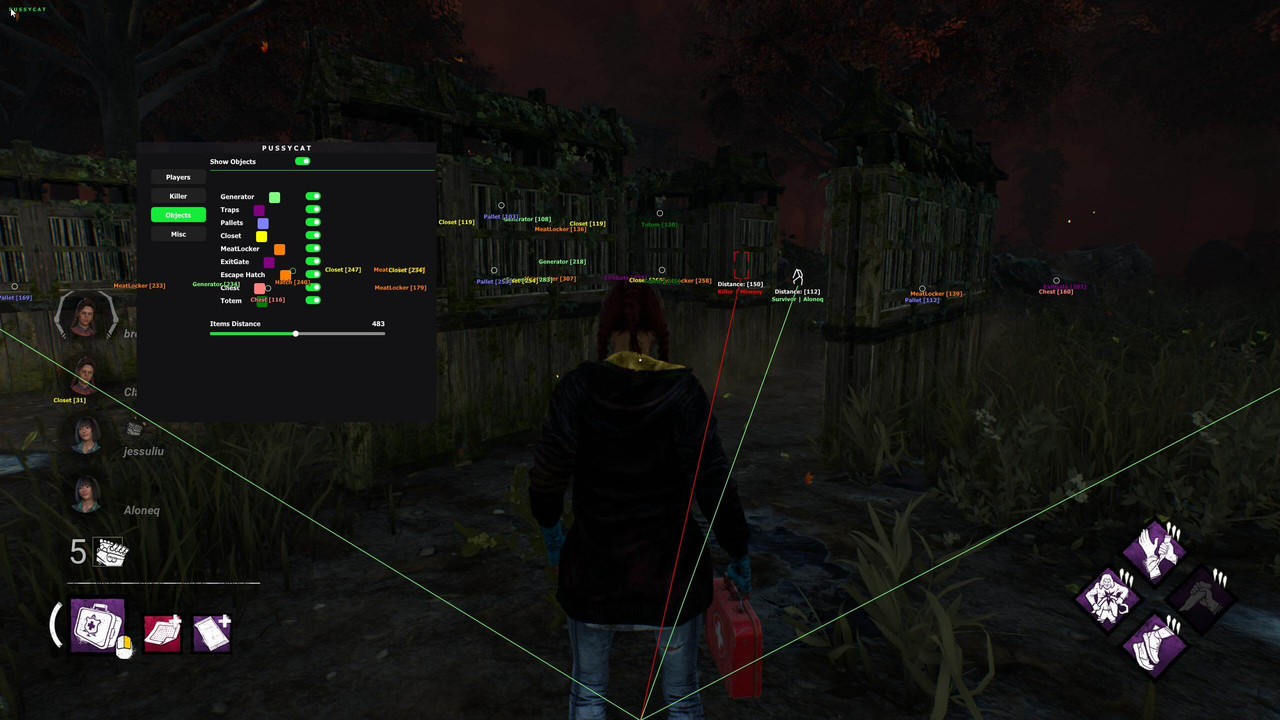Disable the Escape Hatch toggle

[x=313, y=274]
